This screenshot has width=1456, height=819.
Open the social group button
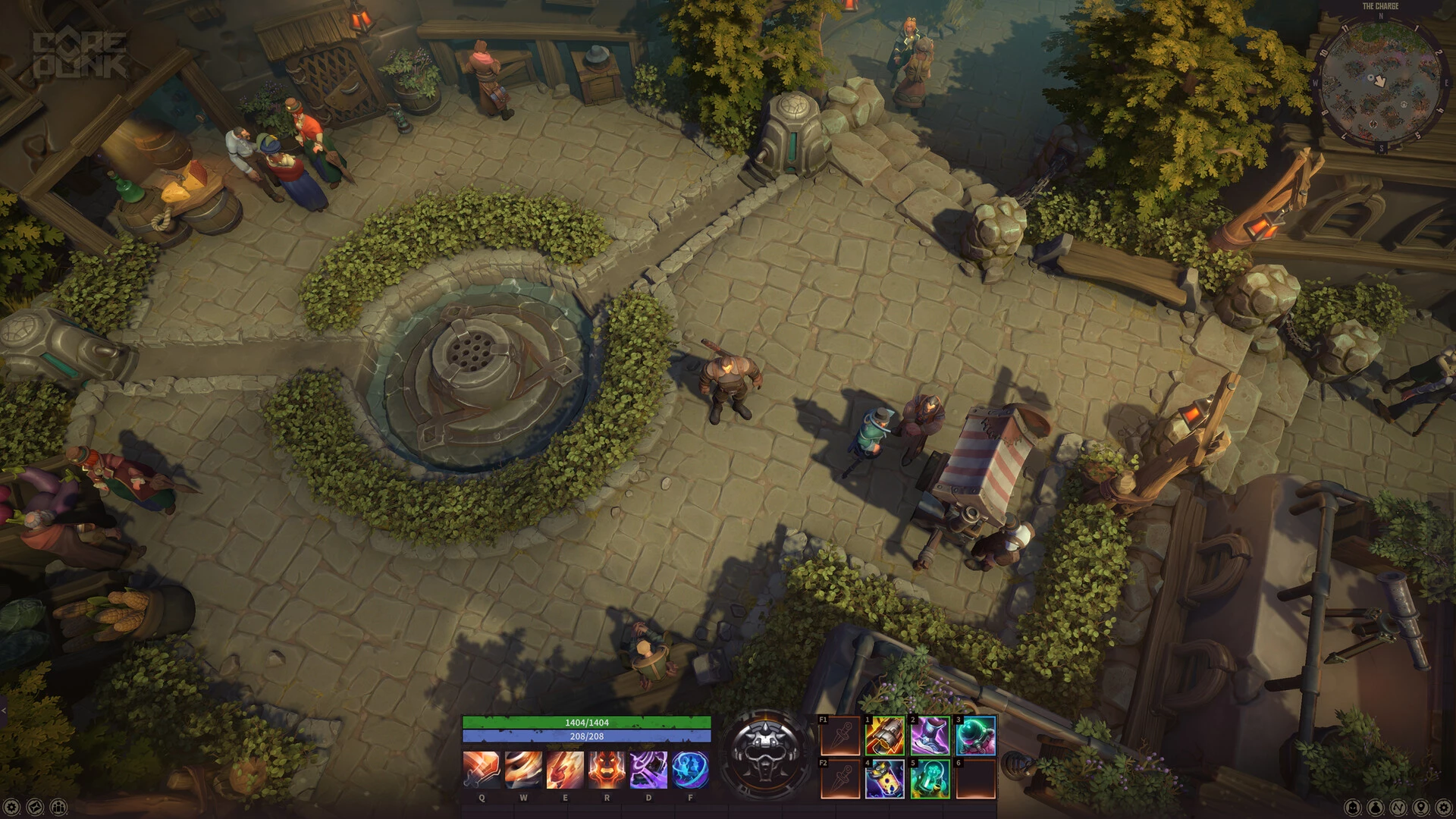click(58, 807)
